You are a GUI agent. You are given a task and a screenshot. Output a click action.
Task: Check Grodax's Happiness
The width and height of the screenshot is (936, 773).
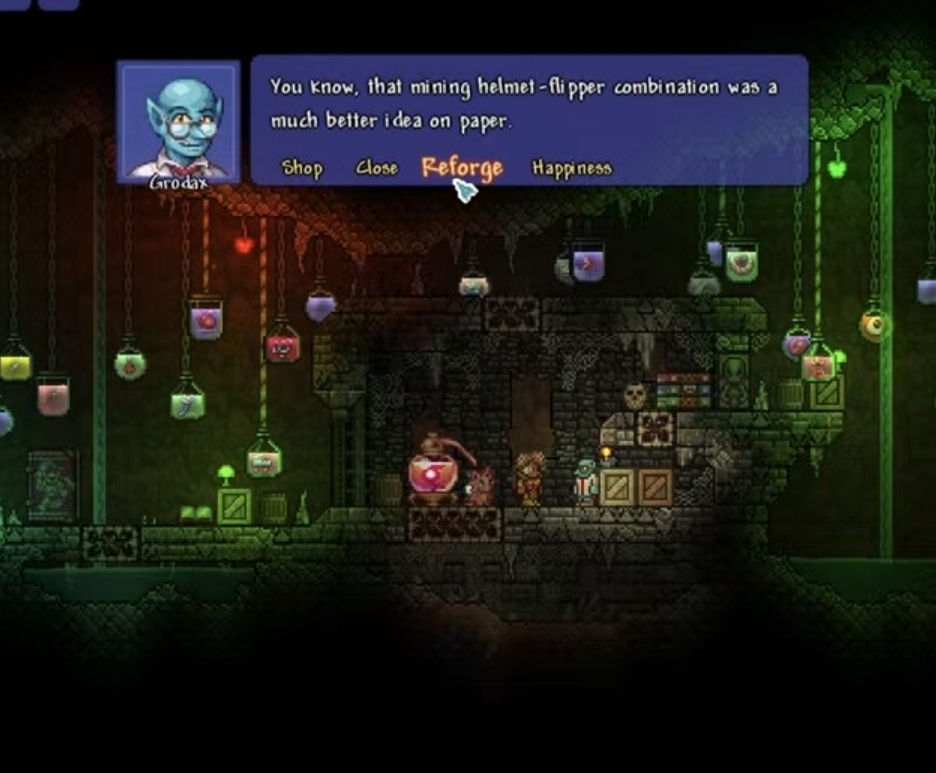[x=571, y=168]
